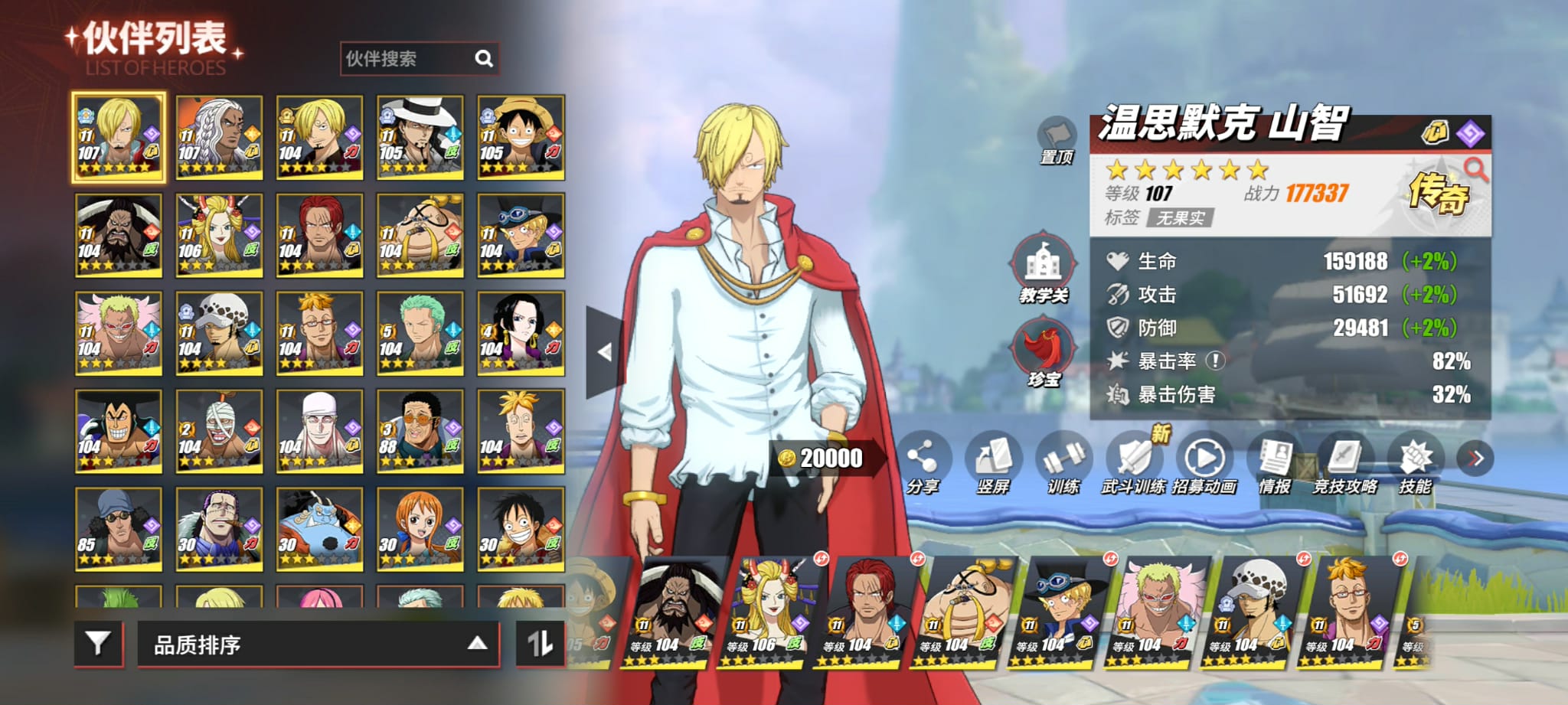Open the 竞技攻略 arena guide

pos(1344,461)
